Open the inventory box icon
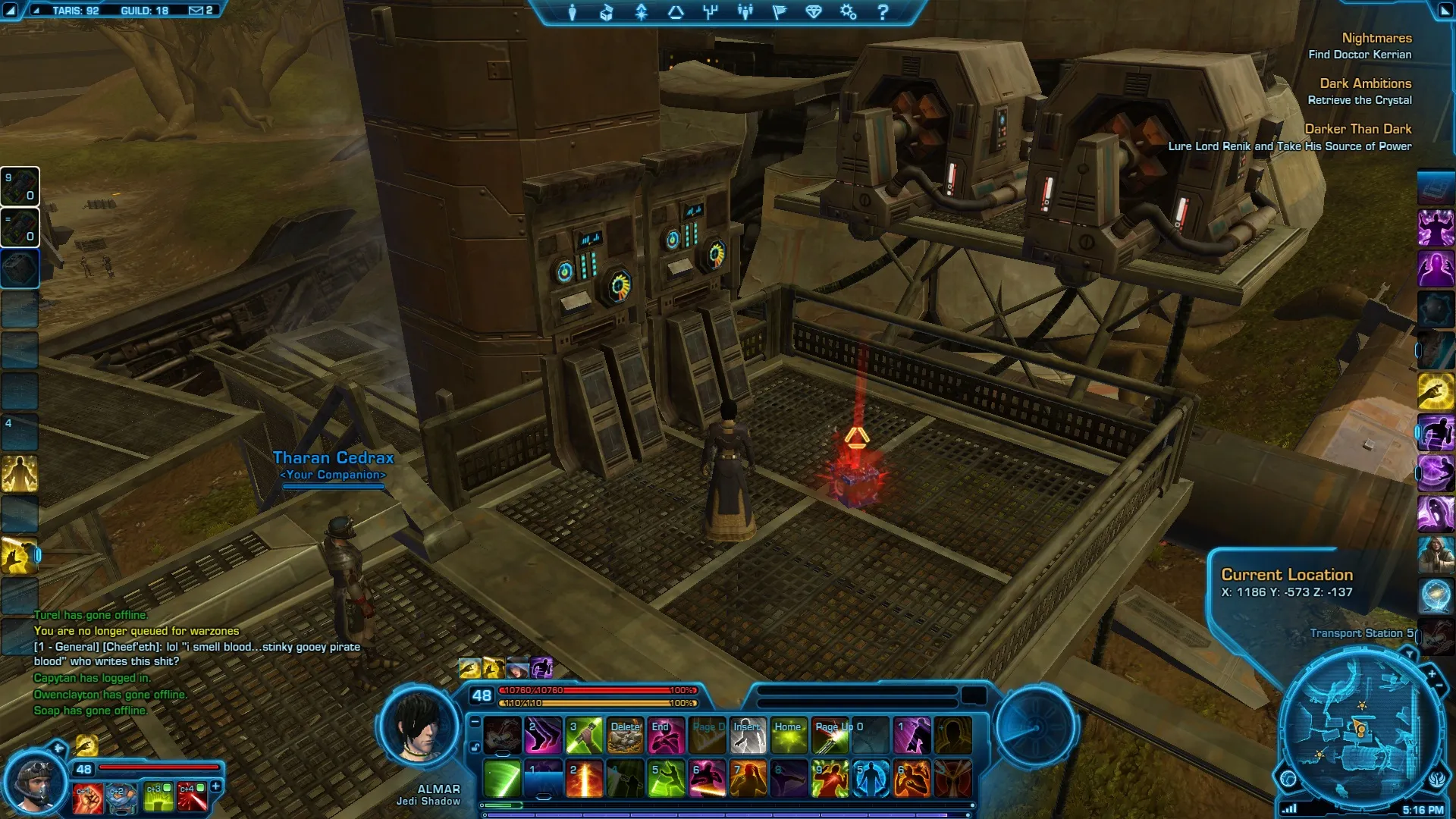1456x819 pixels. pos(607,12)
